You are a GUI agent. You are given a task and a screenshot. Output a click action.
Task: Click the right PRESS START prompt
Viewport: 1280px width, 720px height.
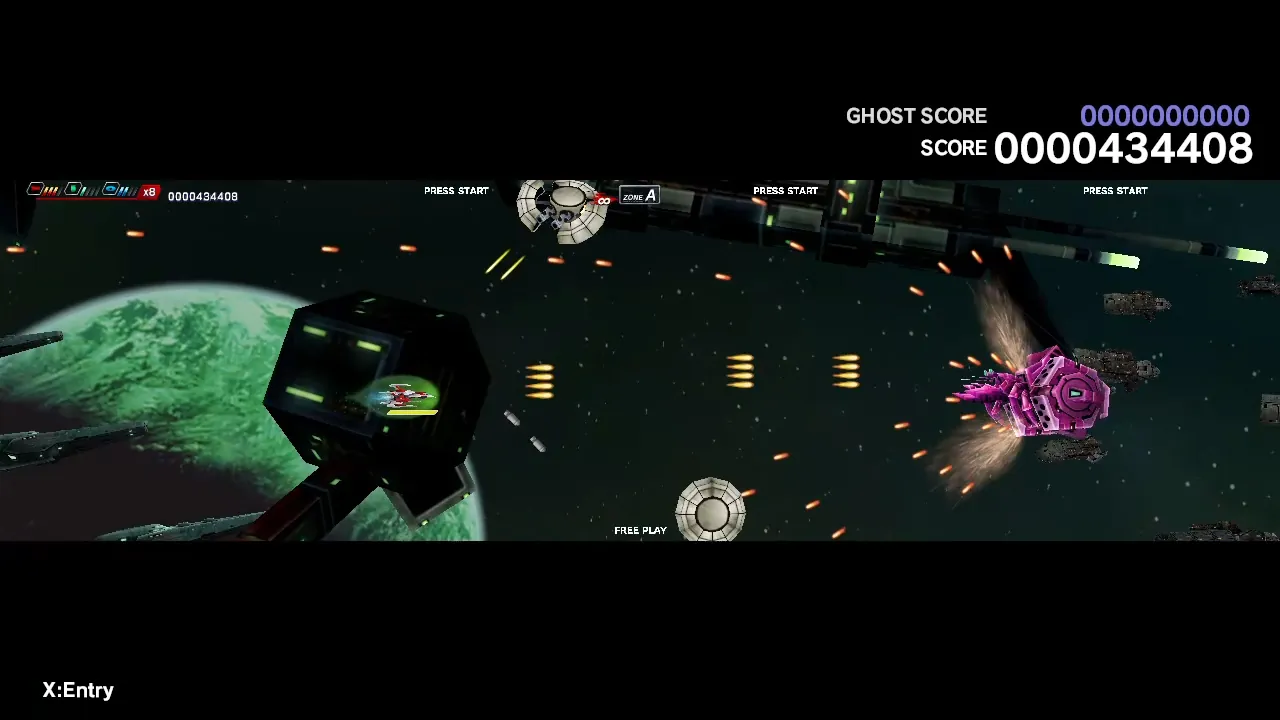(x=1114, y=190)
